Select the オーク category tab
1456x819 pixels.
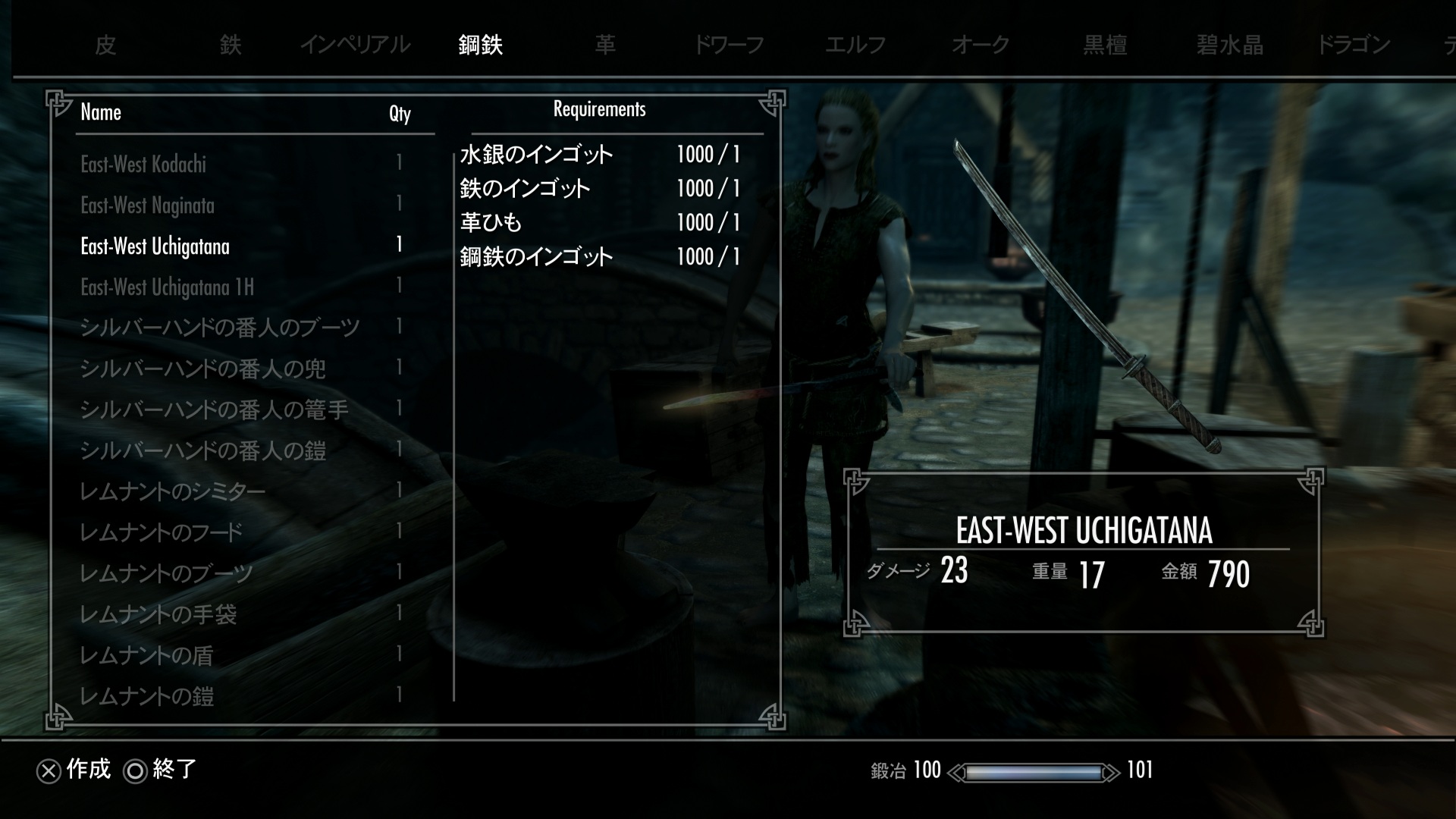point(981,45)
